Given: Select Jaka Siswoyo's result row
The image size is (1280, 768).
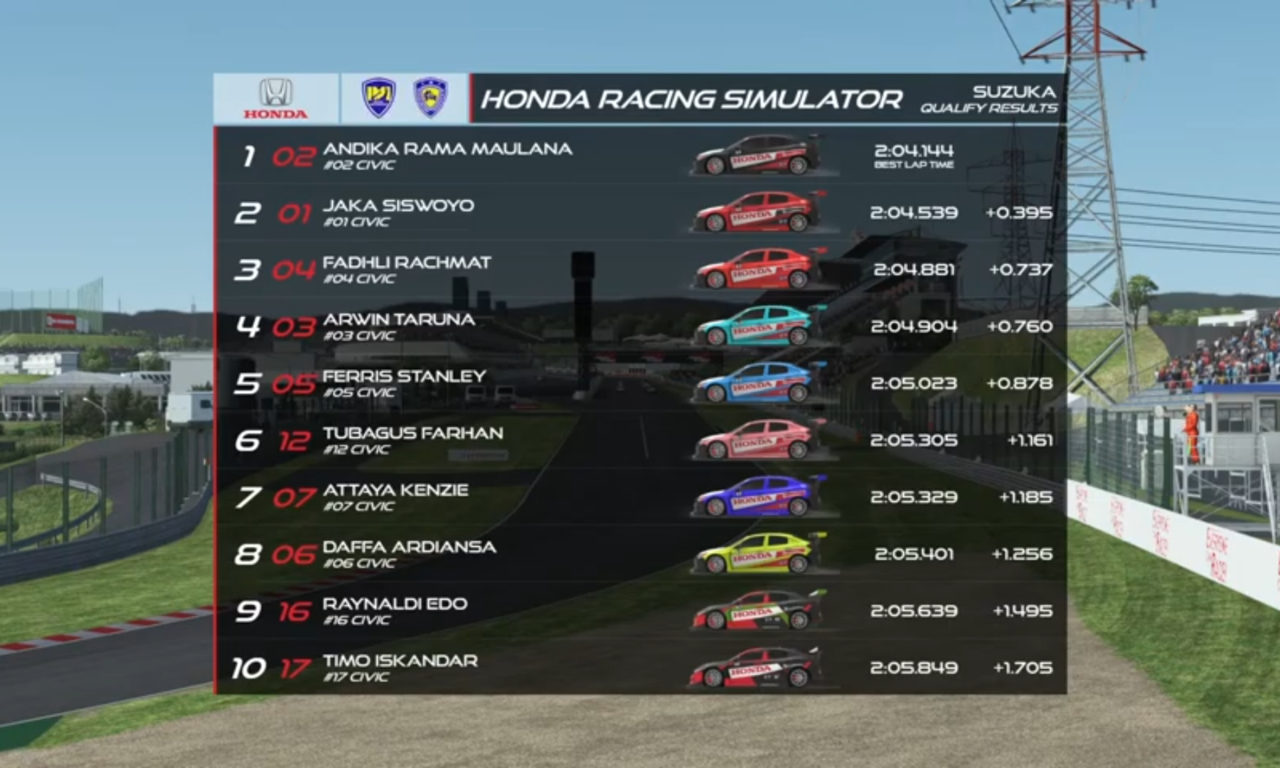Looking at the screenshot, I should 640,213.
